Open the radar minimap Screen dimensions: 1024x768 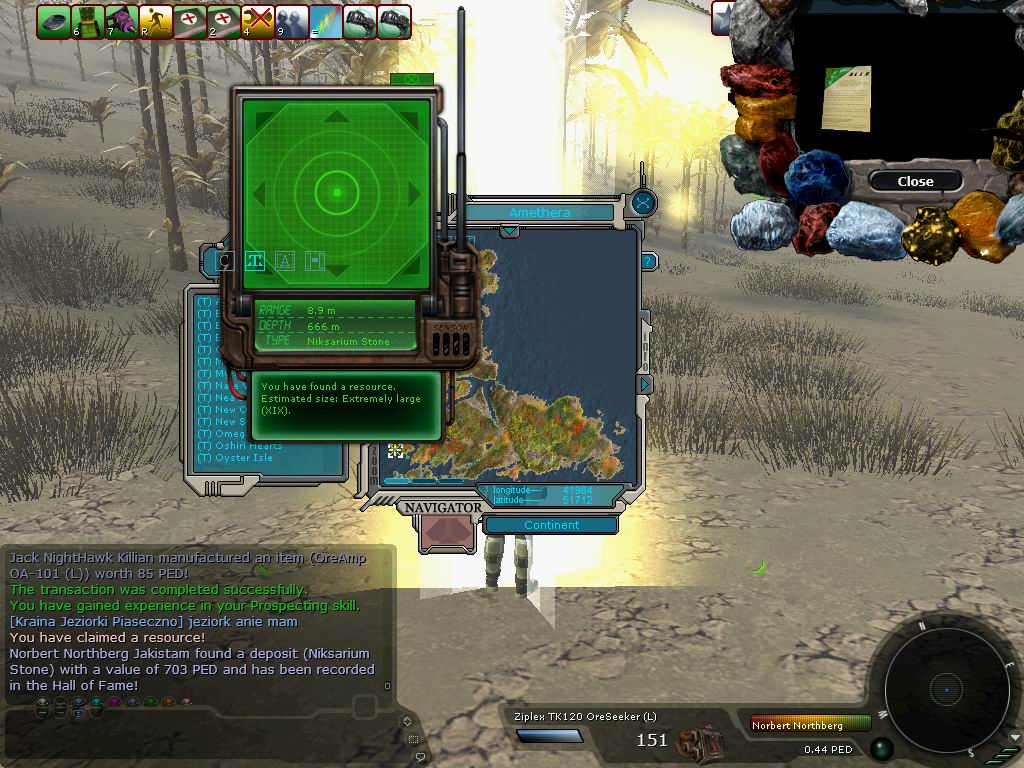coord(946,689)
